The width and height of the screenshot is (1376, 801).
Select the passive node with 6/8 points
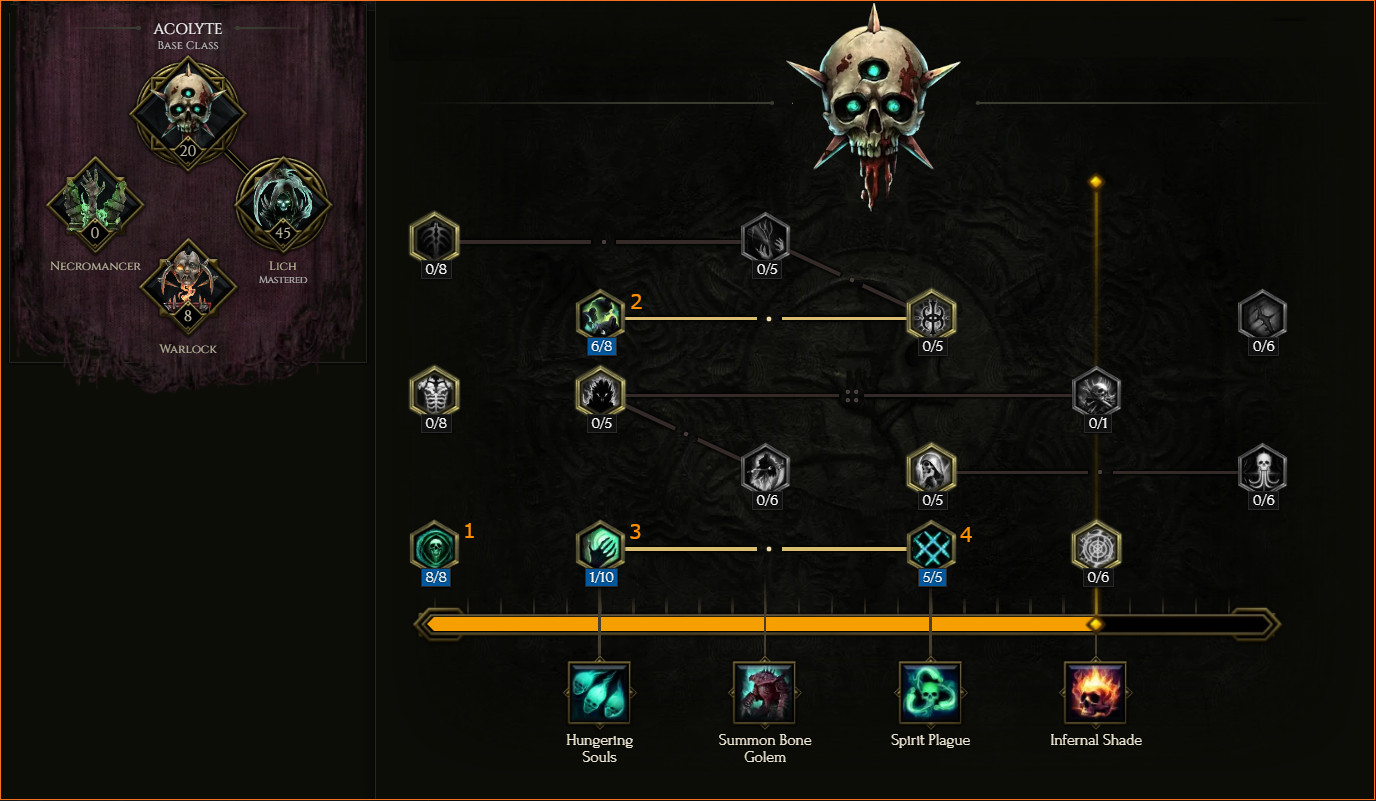[601, 318]
